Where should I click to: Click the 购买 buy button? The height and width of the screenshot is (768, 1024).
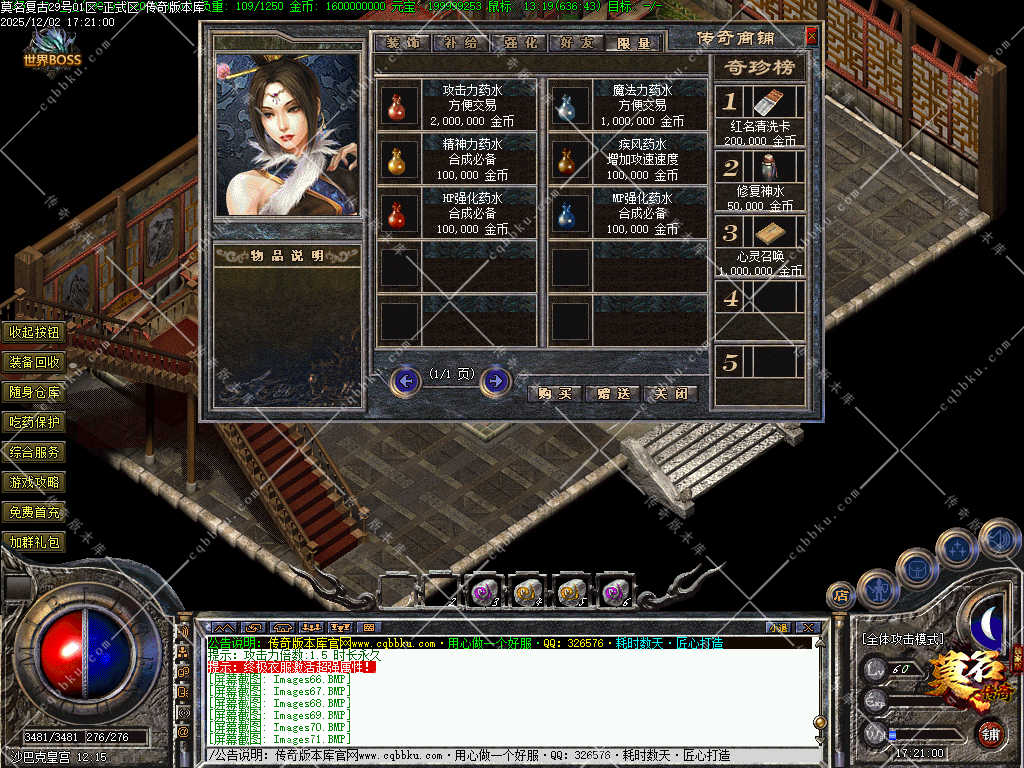coord(554,393)
